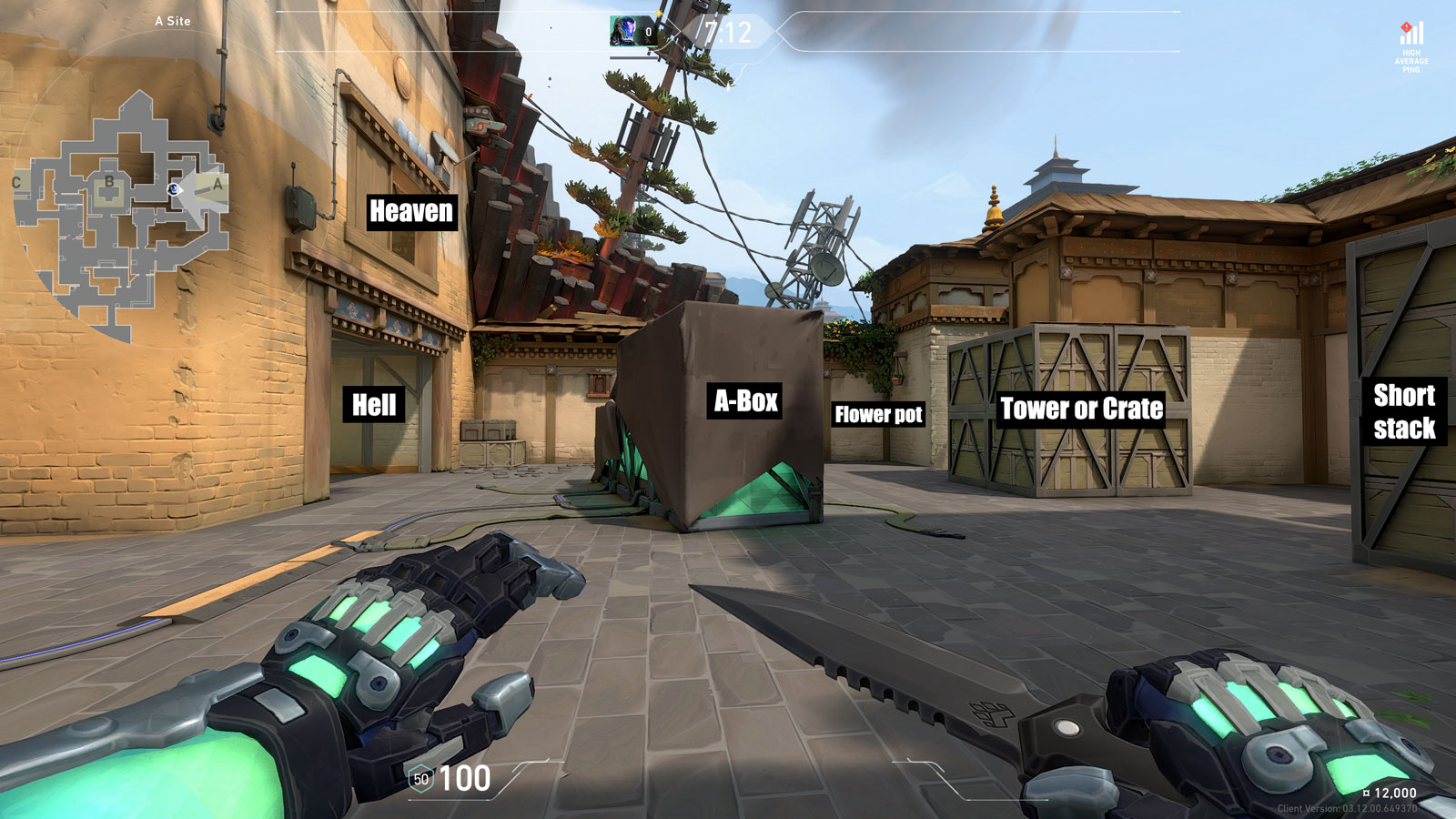Click the C site marker on the minimap
This screenshot has height=819, width=1456.
[x=16, y=183]
